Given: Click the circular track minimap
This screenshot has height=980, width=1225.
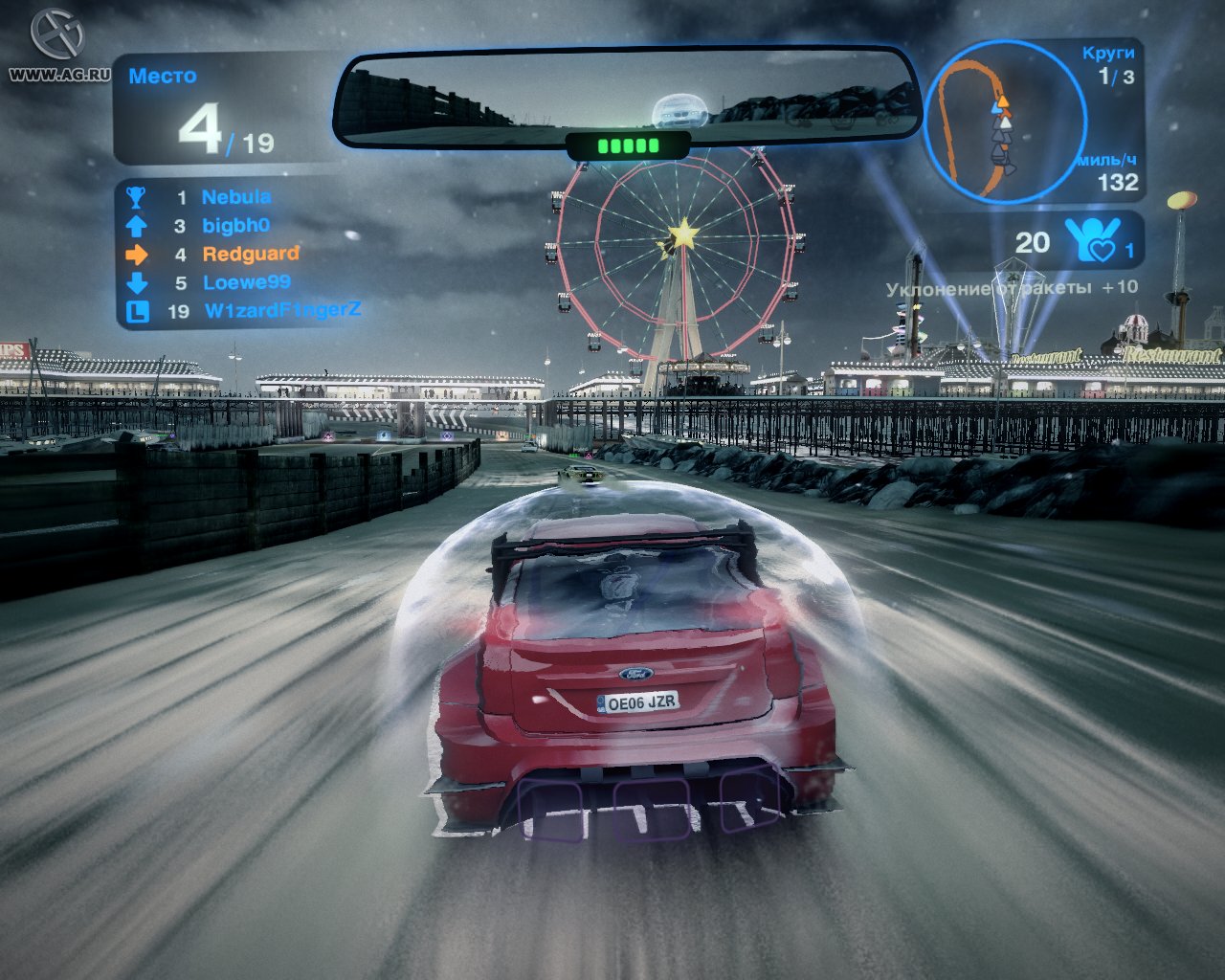Looking at the screenshot, I should pyautogui.click(x=1004, y=122).
